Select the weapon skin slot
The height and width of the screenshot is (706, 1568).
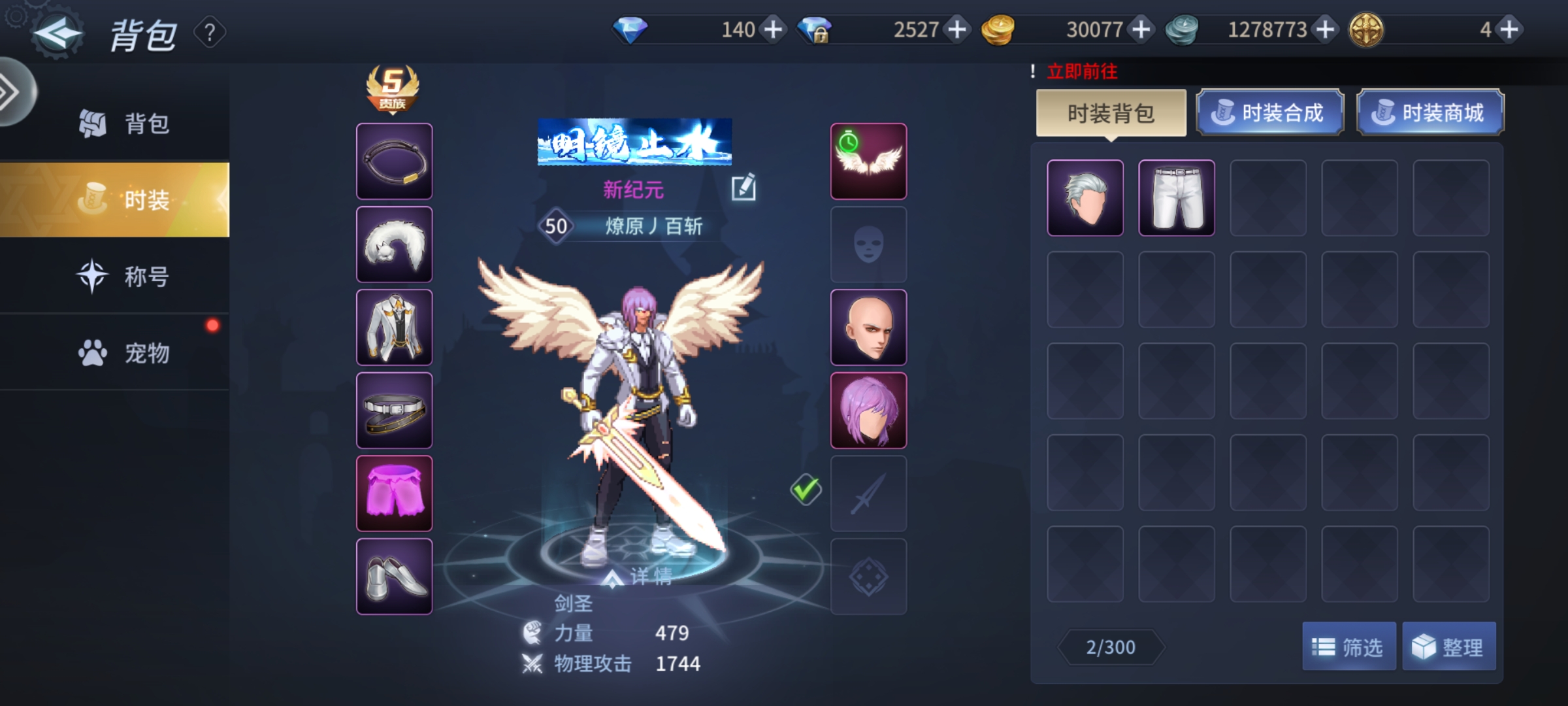coord(869,494)
